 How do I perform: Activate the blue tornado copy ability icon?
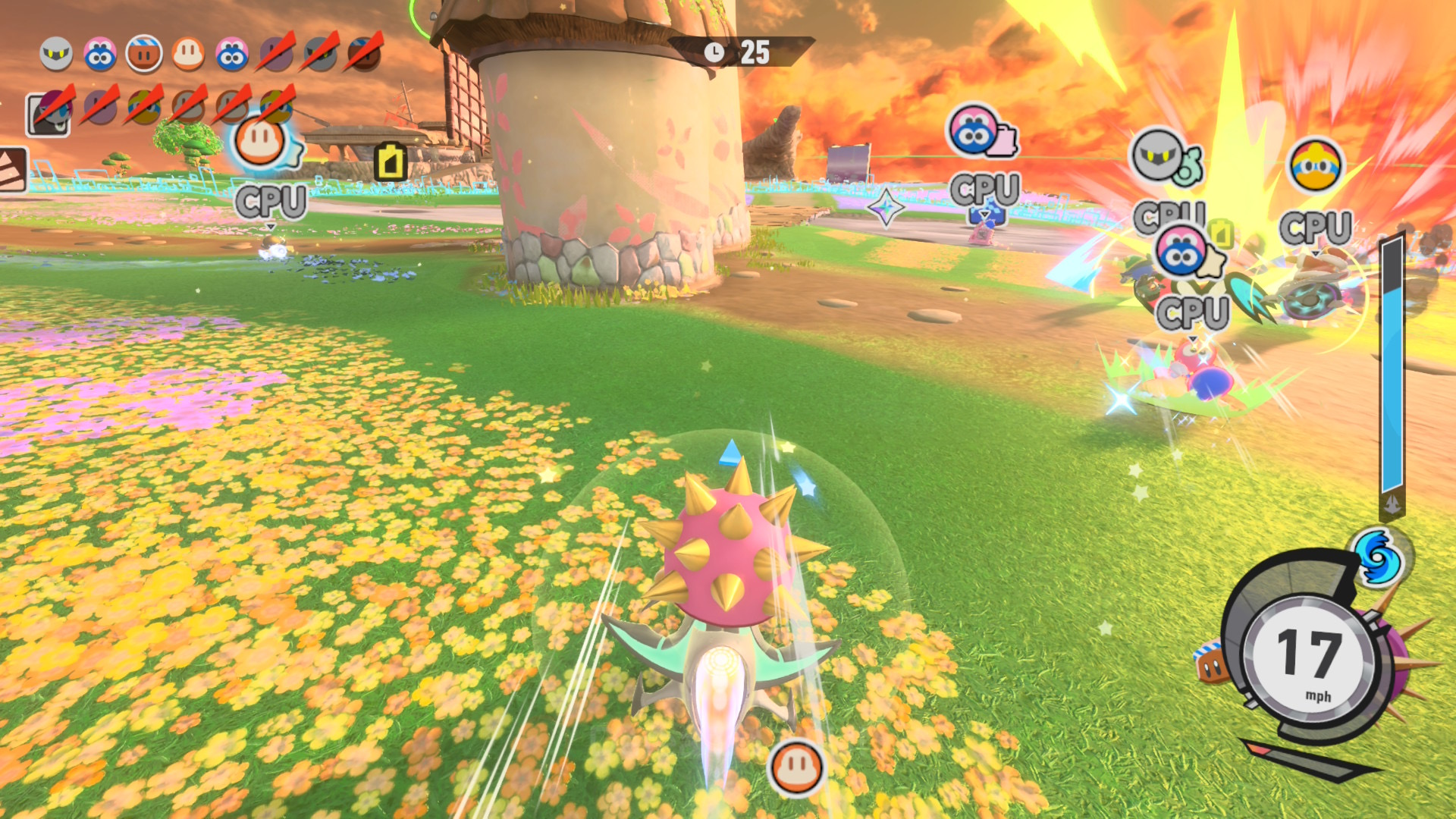click(x=1376, y=557)
